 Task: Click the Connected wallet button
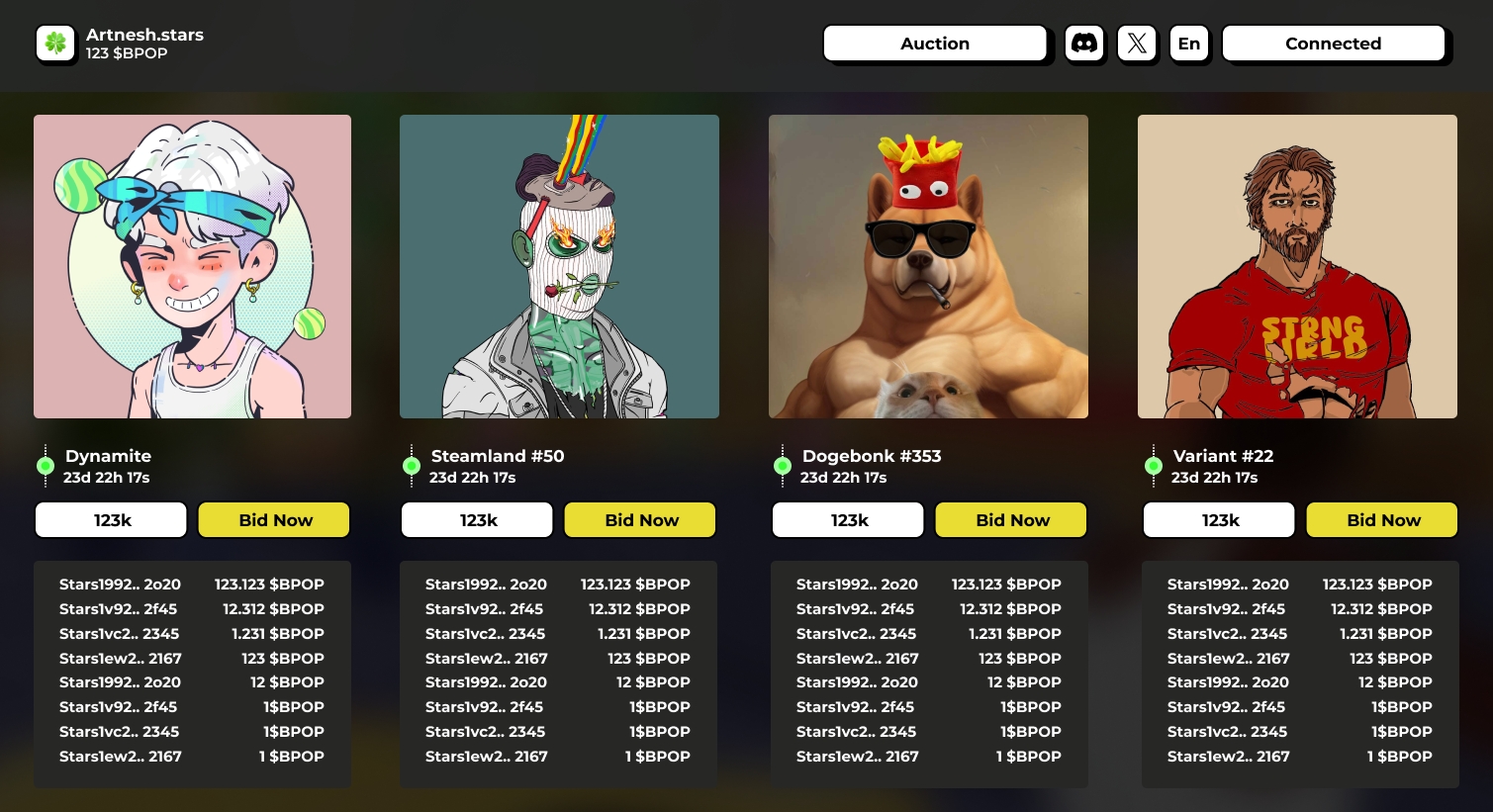pyautogui.click(x=1333, y=44)
